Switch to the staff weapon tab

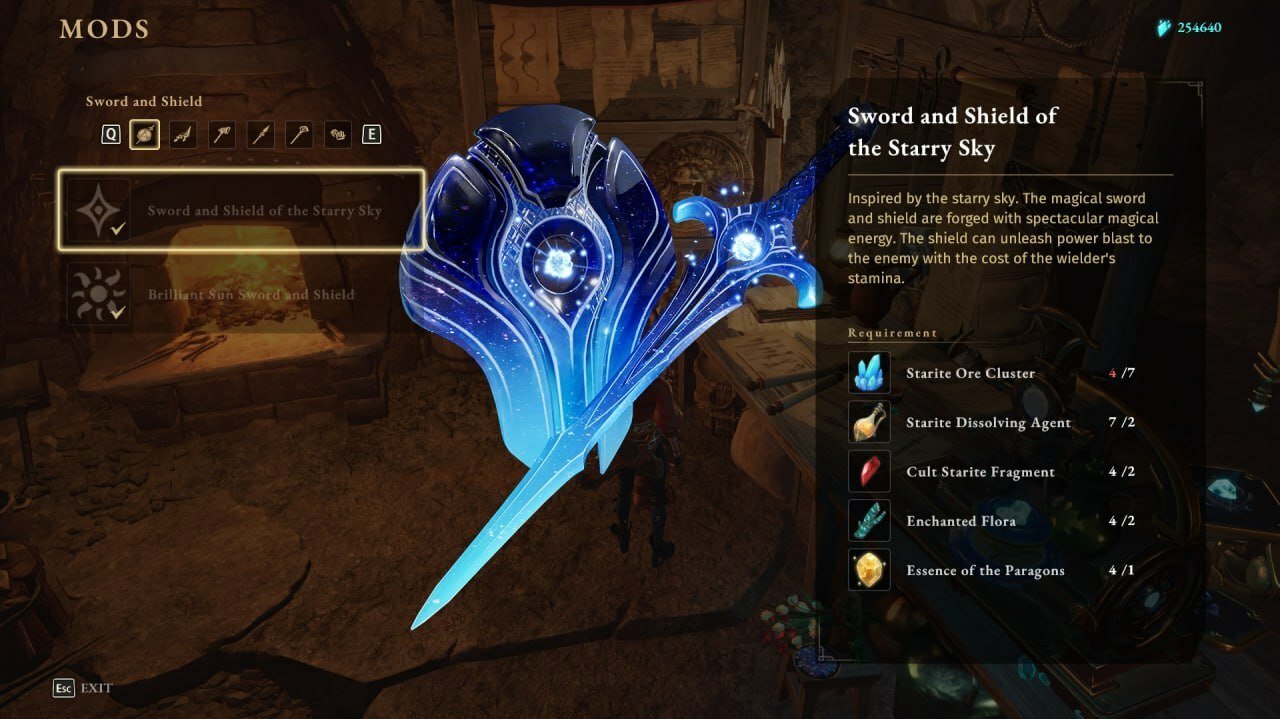point(299,134)
